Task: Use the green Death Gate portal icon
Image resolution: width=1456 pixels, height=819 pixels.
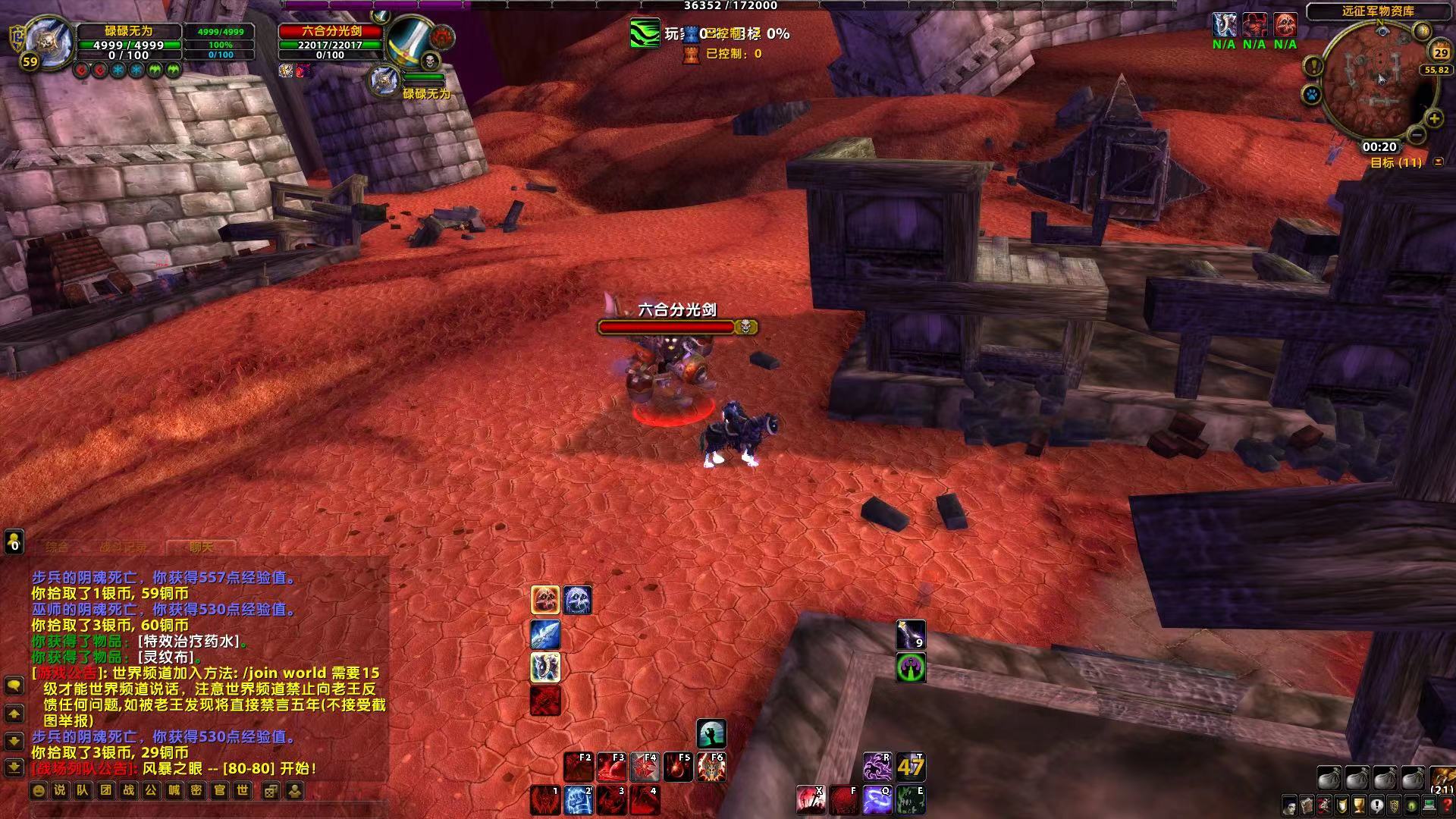Action: (x=911, y=668)
